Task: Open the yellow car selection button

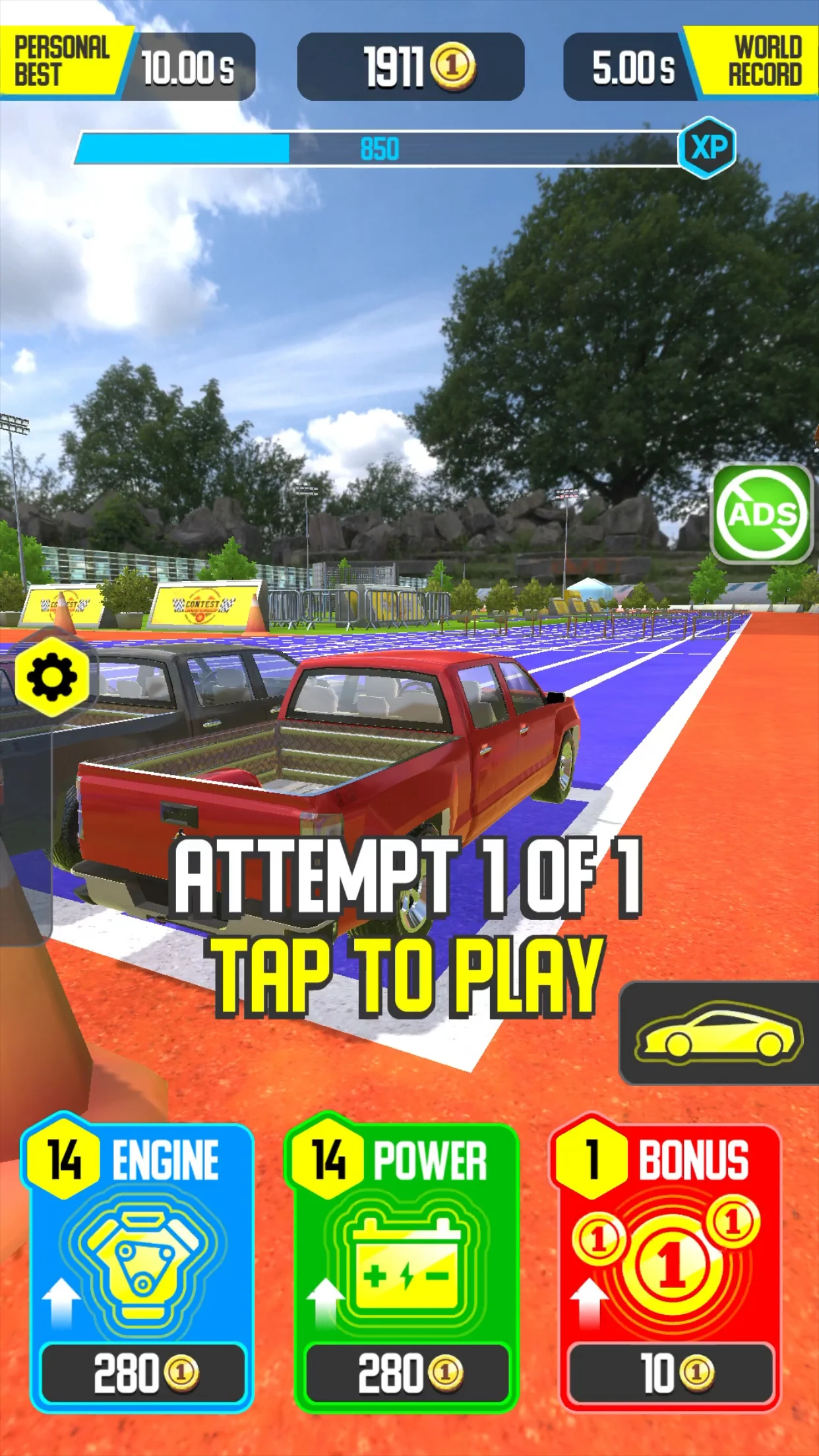Action: point(719,1033)
